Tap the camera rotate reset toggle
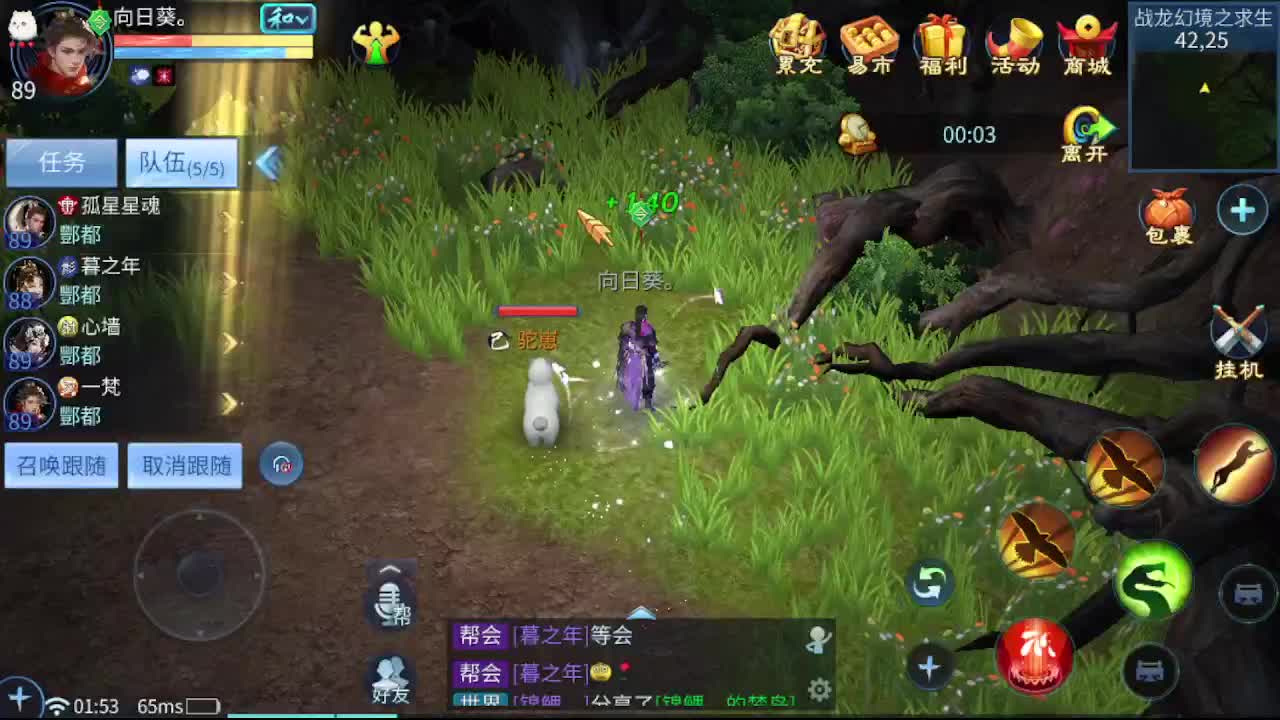1280x720 pixels. click(x=928, y=585)
